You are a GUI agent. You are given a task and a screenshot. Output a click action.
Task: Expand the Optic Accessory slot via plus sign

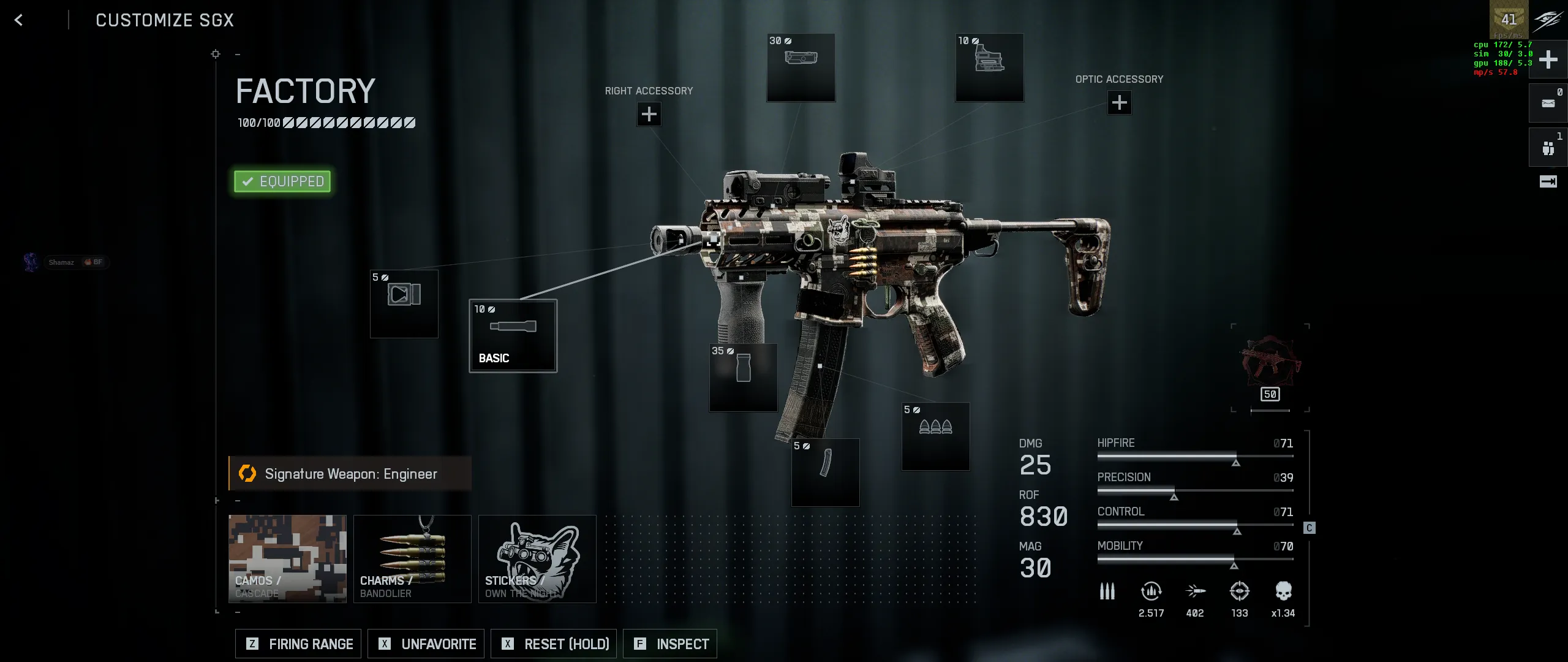pyautogui.click(x=1118, y=103)
